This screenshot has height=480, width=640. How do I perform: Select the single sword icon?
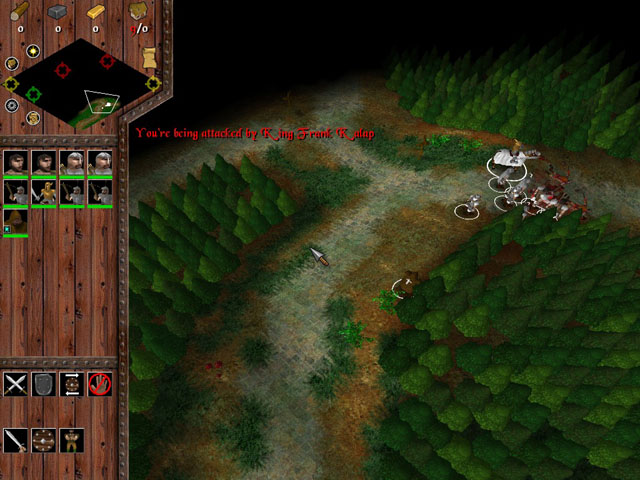[15, 440]
